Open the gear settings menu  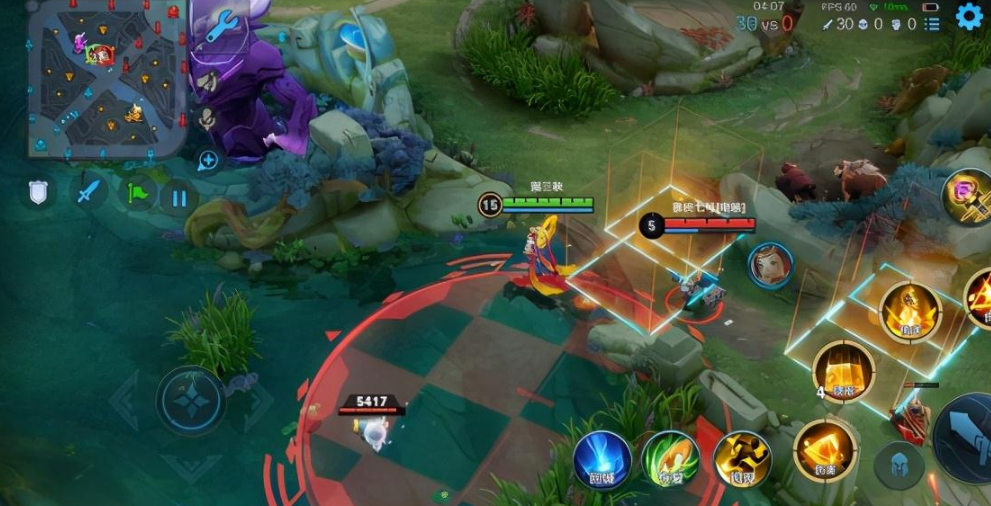tap(969, 16)
